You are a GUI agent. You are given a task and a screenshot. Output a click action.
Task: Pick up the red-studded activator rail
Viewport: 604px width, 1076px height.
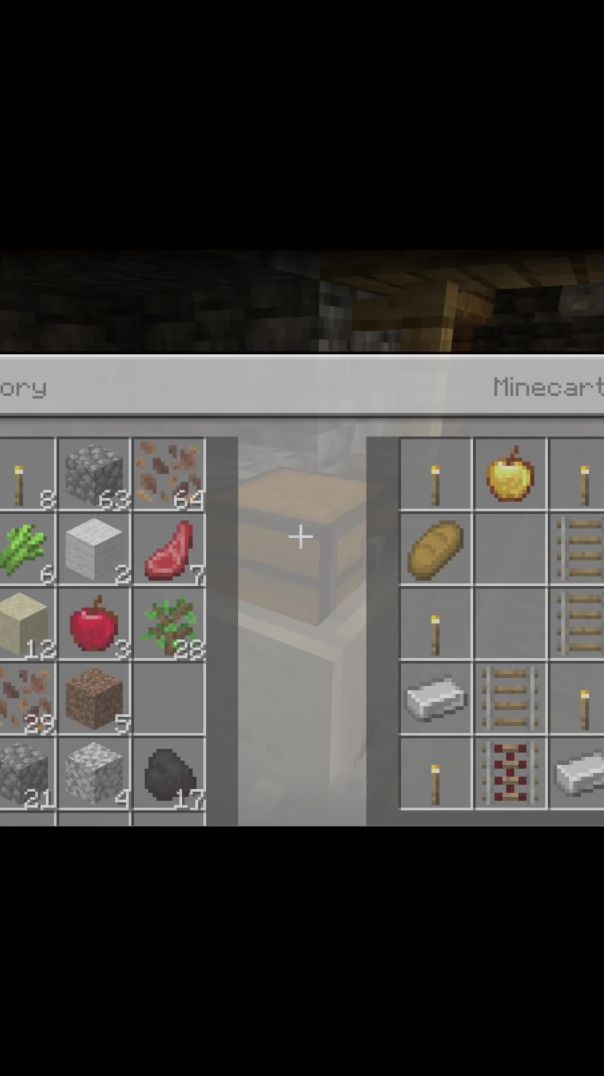510,773
